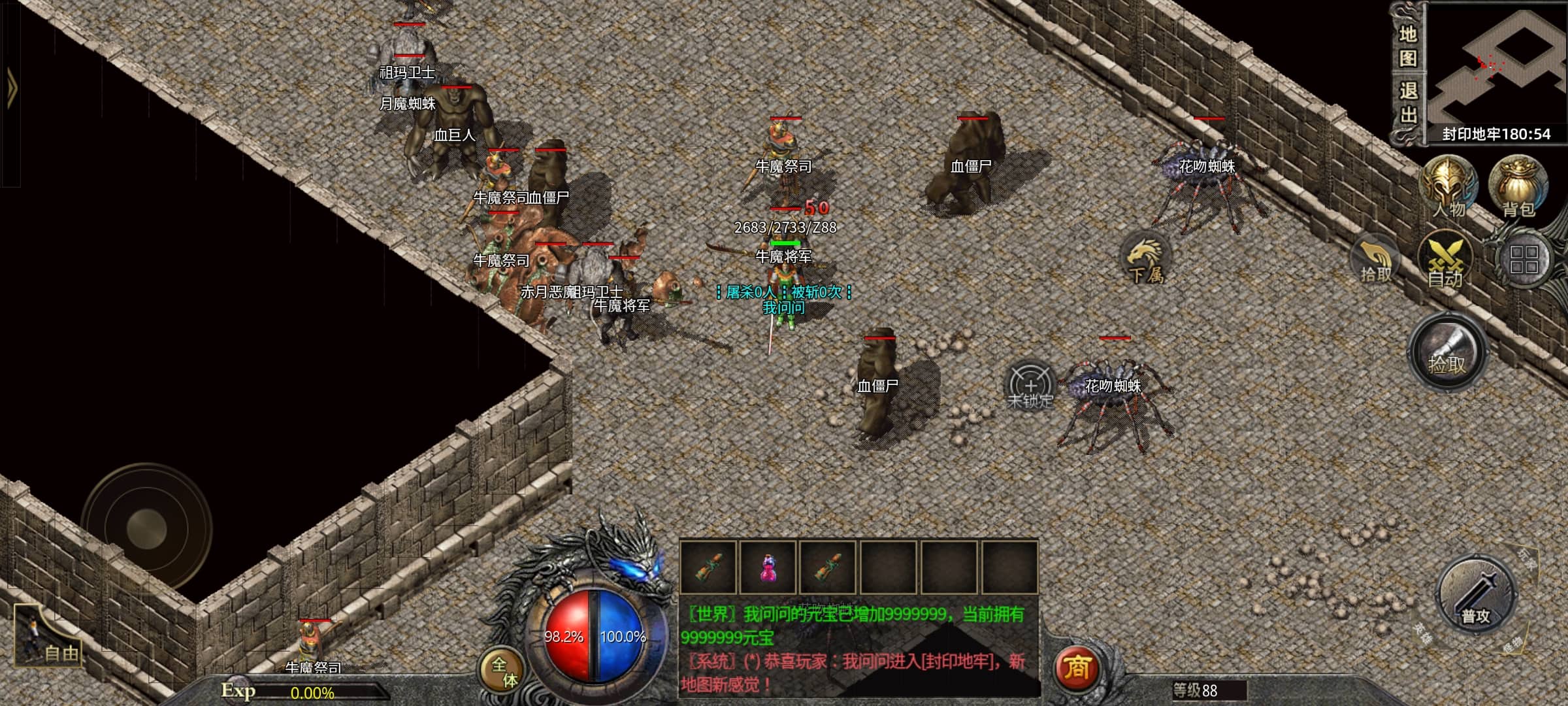
Task: Open the 背包 backpack
Action: [1518, 188]
